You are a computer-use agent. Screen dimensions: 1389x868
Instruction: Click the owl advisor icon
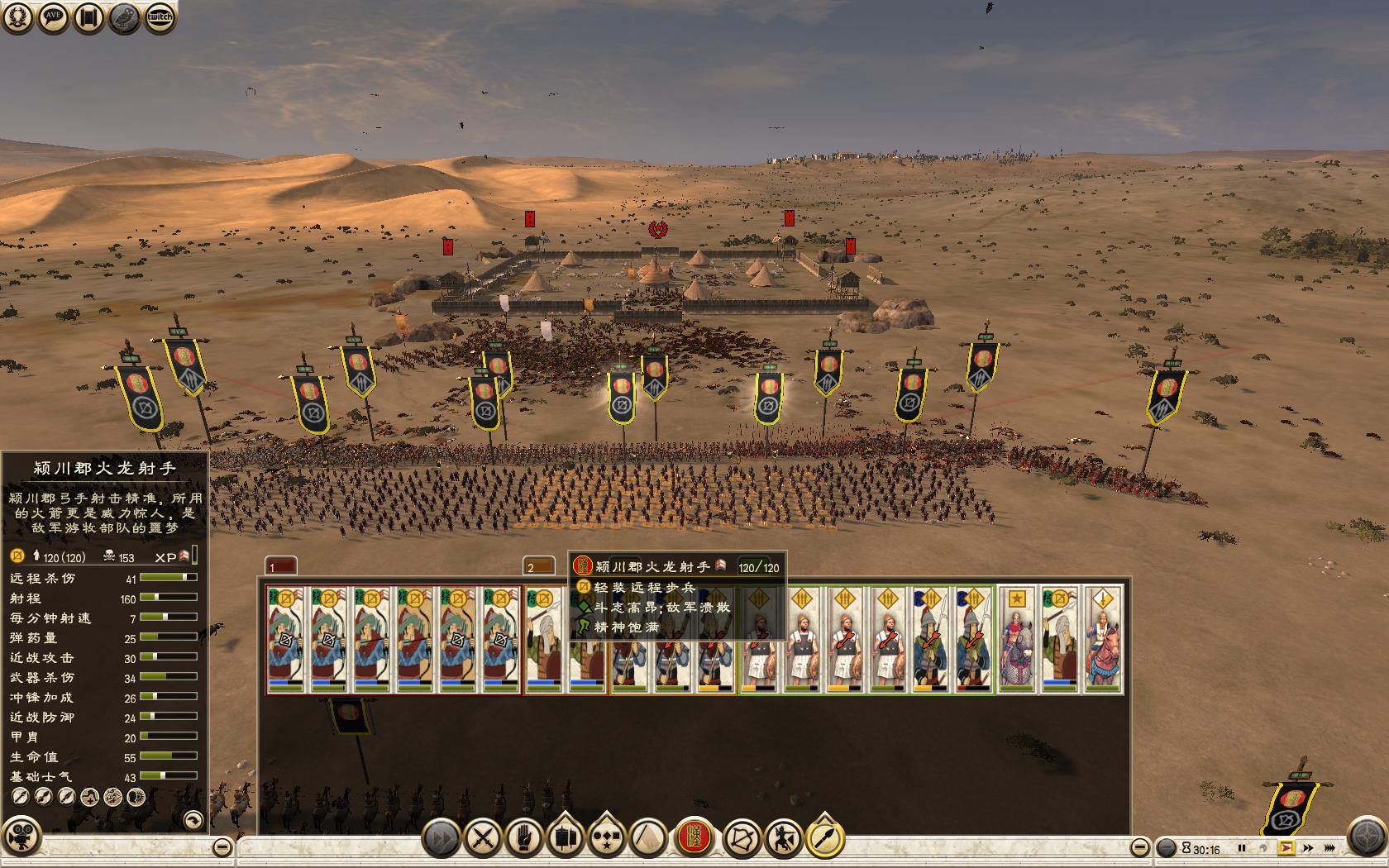(125, 17)
